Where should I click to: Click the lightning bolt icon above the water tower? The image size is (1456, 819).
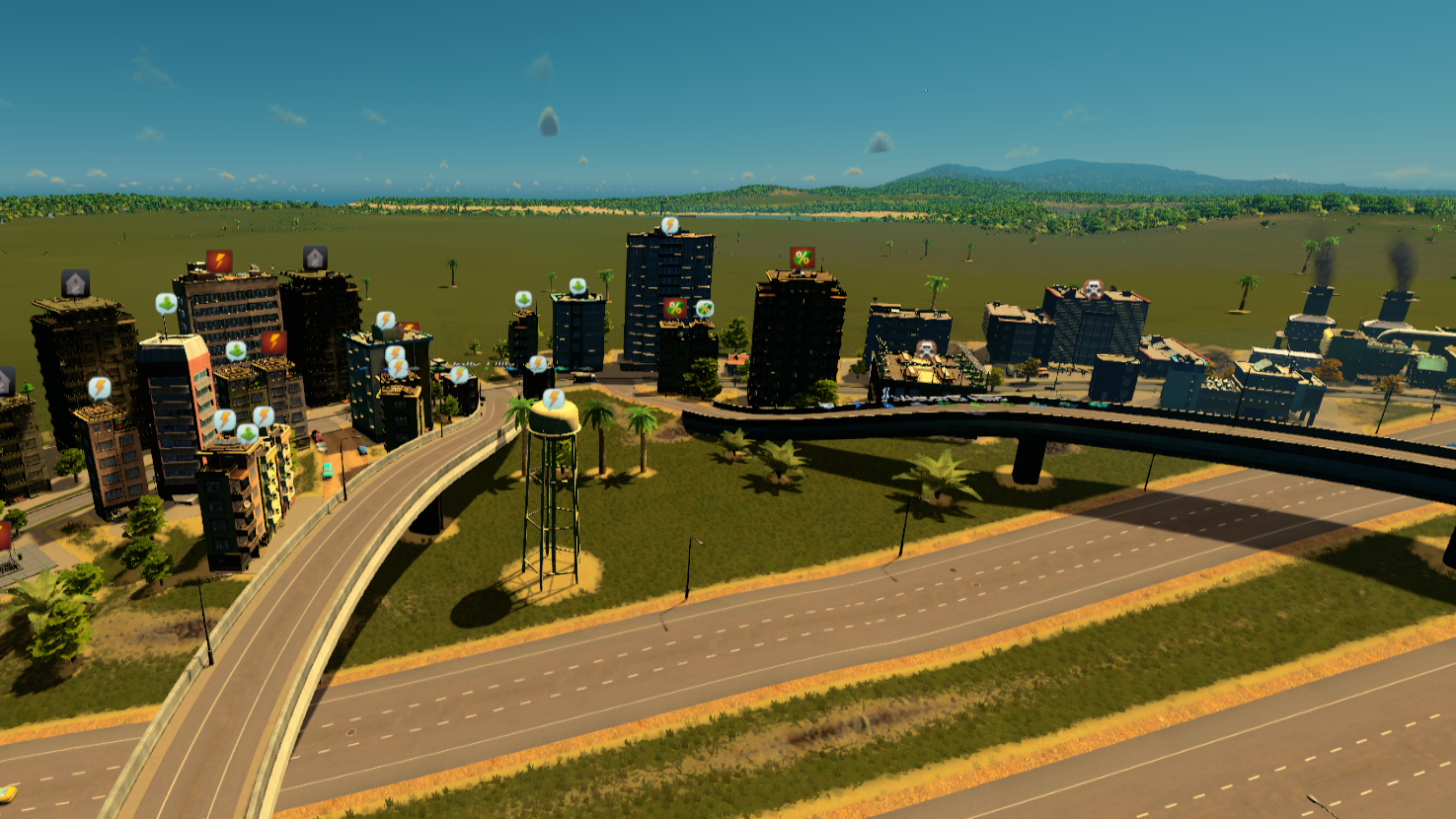(x=554, y=399)
